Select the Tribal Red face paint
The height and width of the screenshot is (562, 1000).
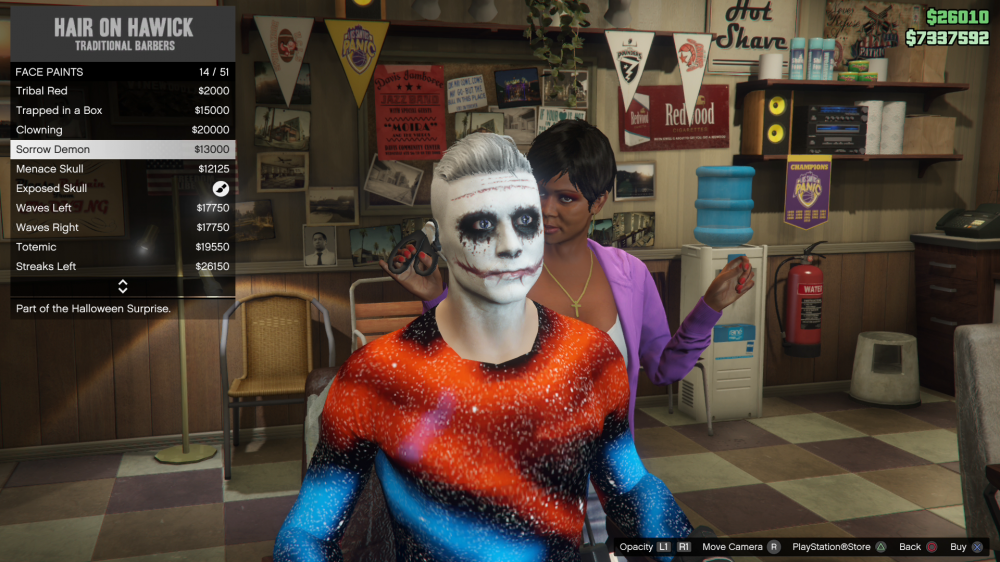[122, 91]
